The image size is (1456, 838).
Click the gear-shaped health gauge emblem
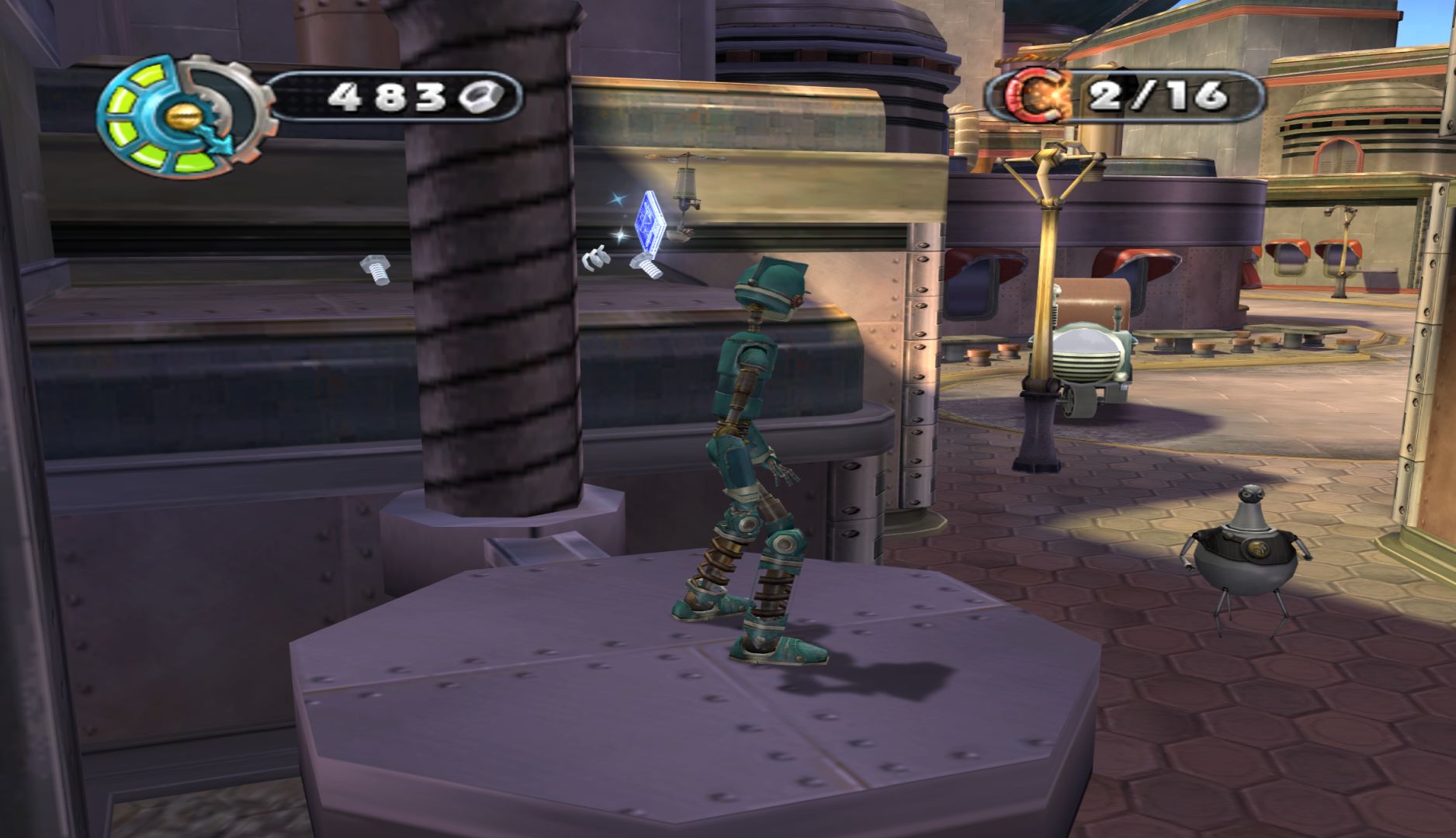pyautogui.click(x=183, y=113)
